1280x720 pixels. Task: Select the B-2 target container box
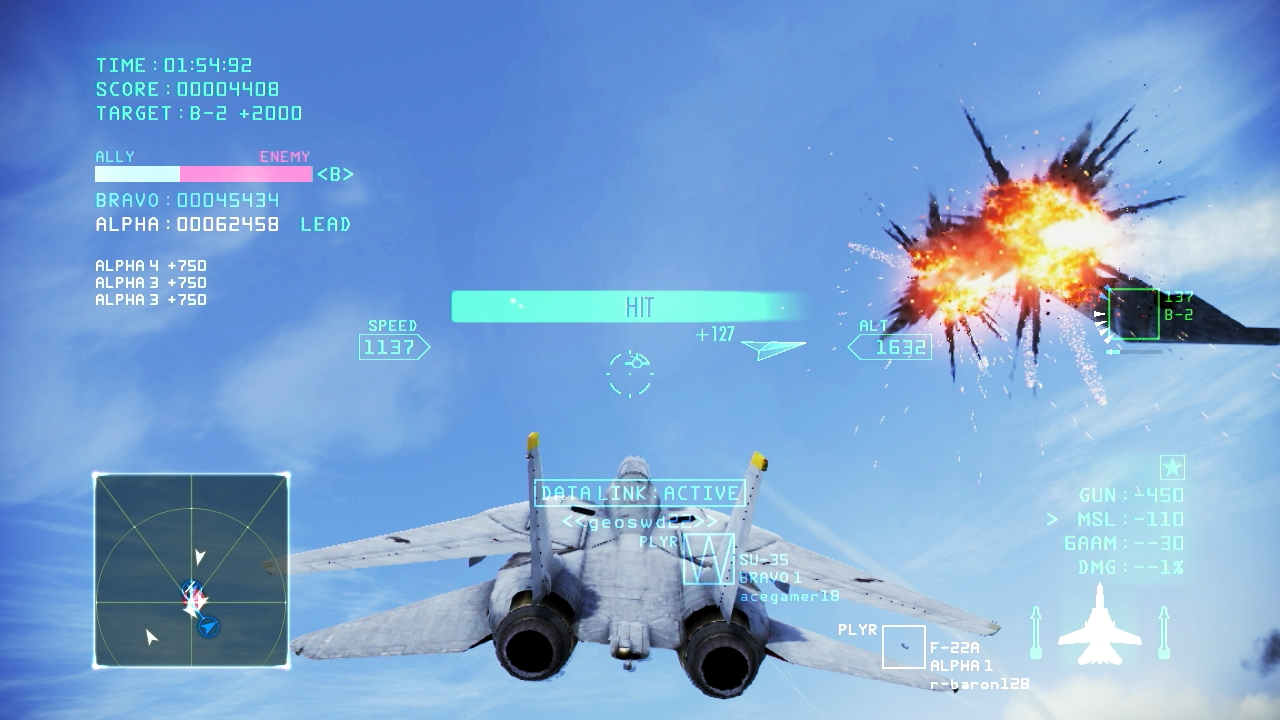click(x=1133, y=314)
